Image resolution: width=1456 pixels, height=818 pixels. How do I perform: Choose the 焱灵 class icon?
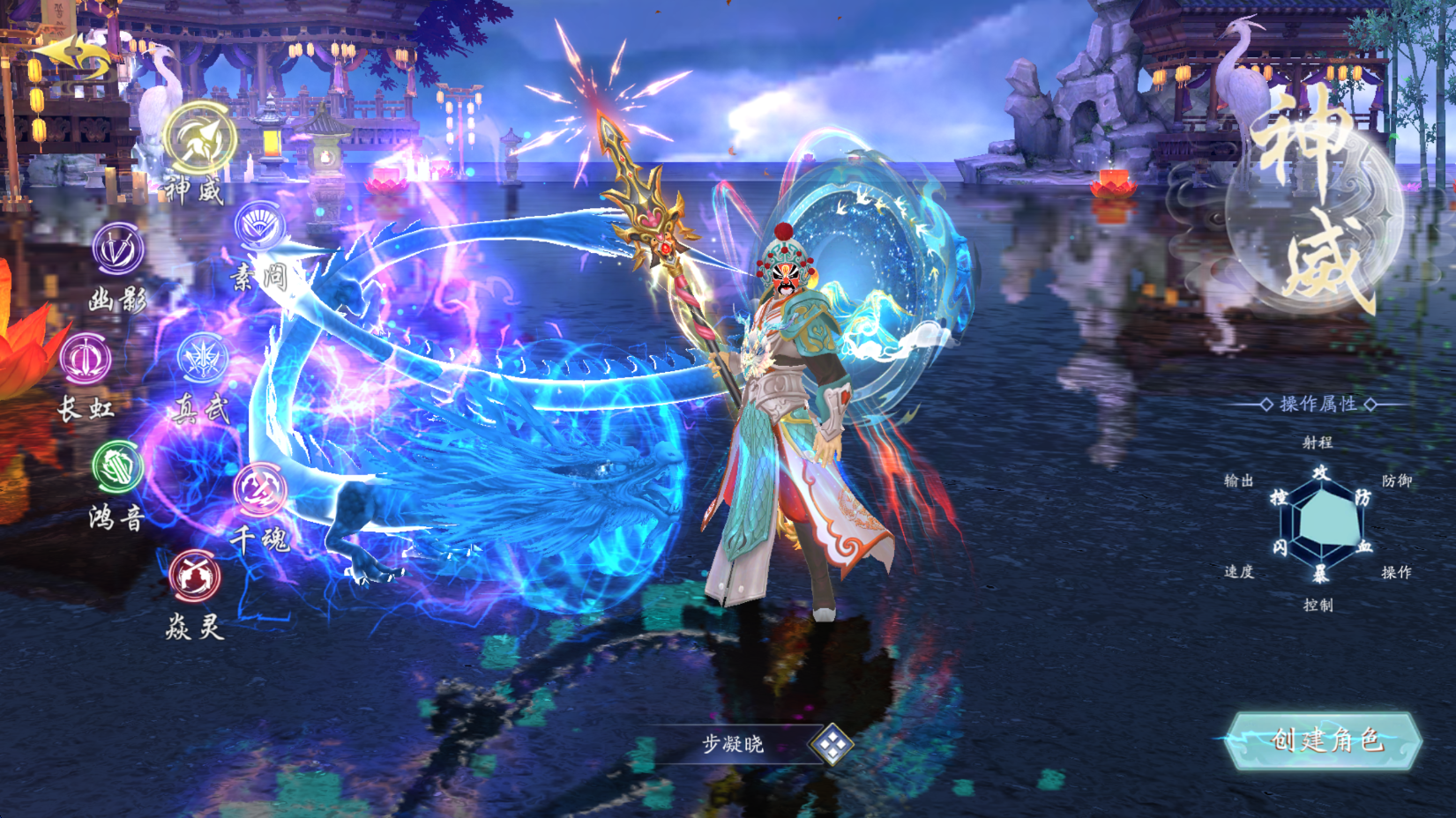(x=195, y=576)
